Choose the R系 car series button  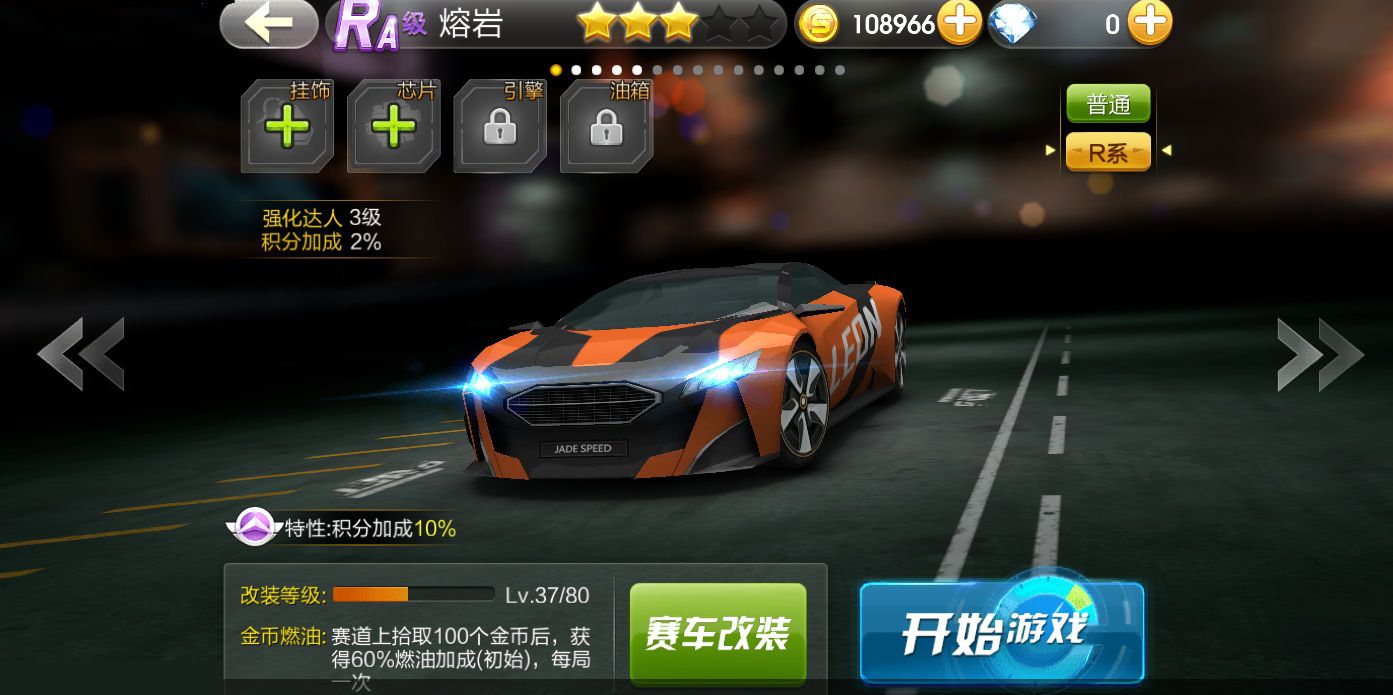coord(1108,152)
